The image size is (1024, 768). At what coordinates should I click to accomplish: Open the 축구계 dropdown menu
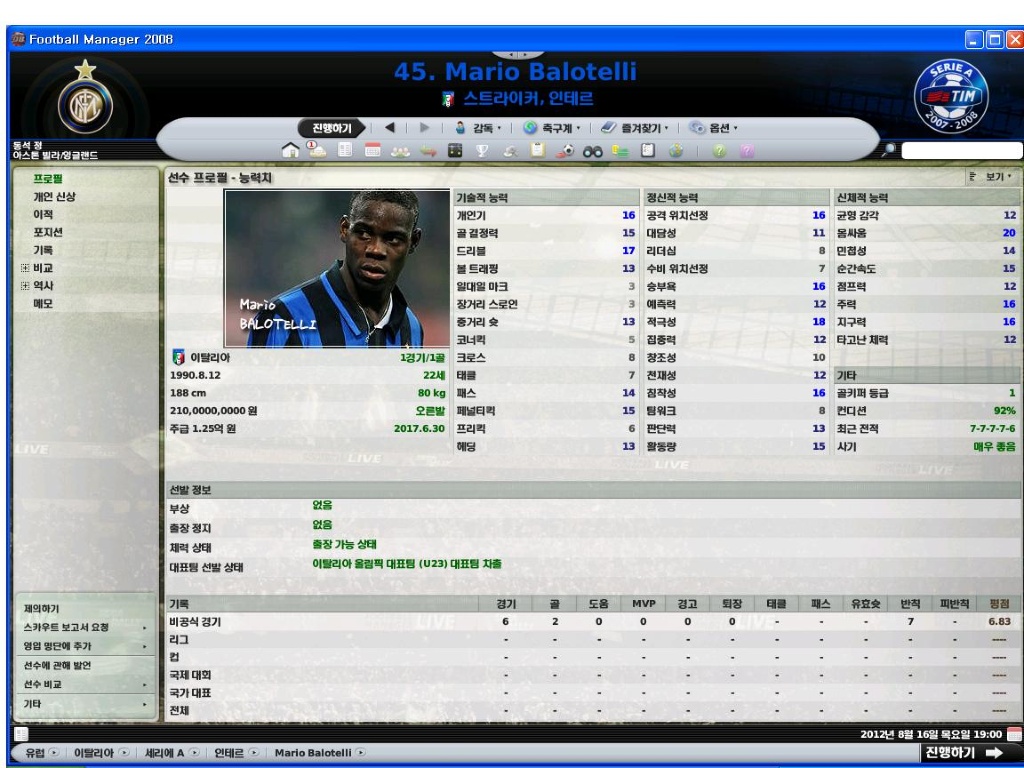click(x=556, y=128)
